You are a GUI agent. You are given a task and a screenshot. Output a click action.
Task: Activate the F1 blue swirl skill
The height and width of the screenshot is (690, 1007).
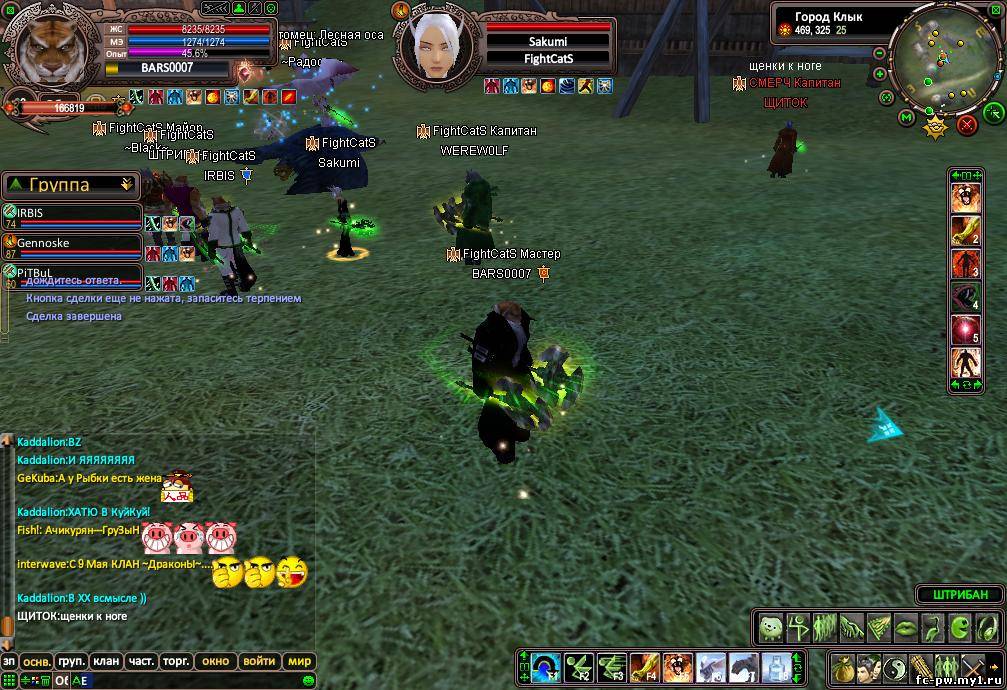(x=547, y=666)
